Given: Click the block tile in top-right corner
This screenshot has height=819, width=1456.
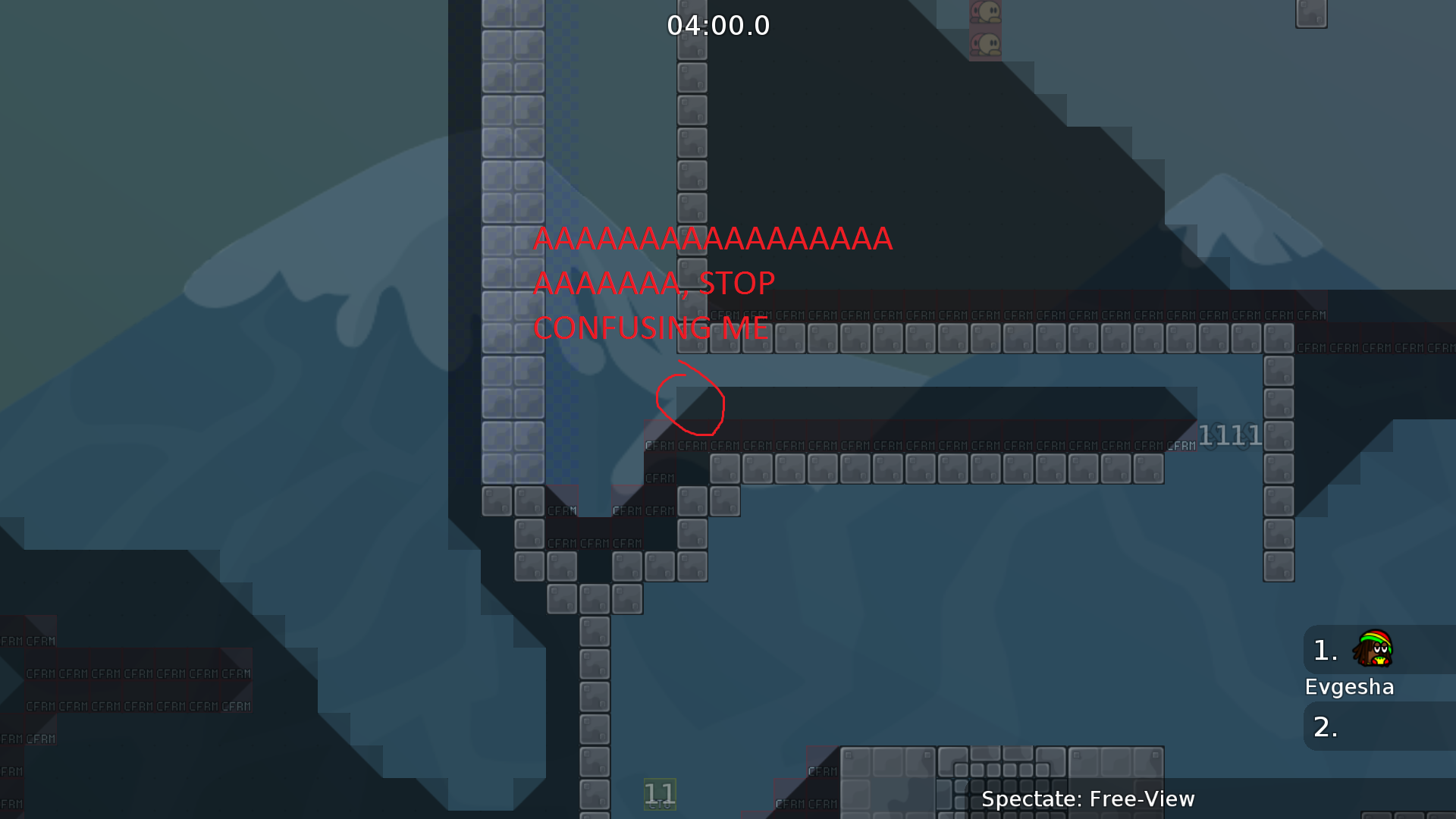Looking at the screenshot, I should tap(1311, 13).
